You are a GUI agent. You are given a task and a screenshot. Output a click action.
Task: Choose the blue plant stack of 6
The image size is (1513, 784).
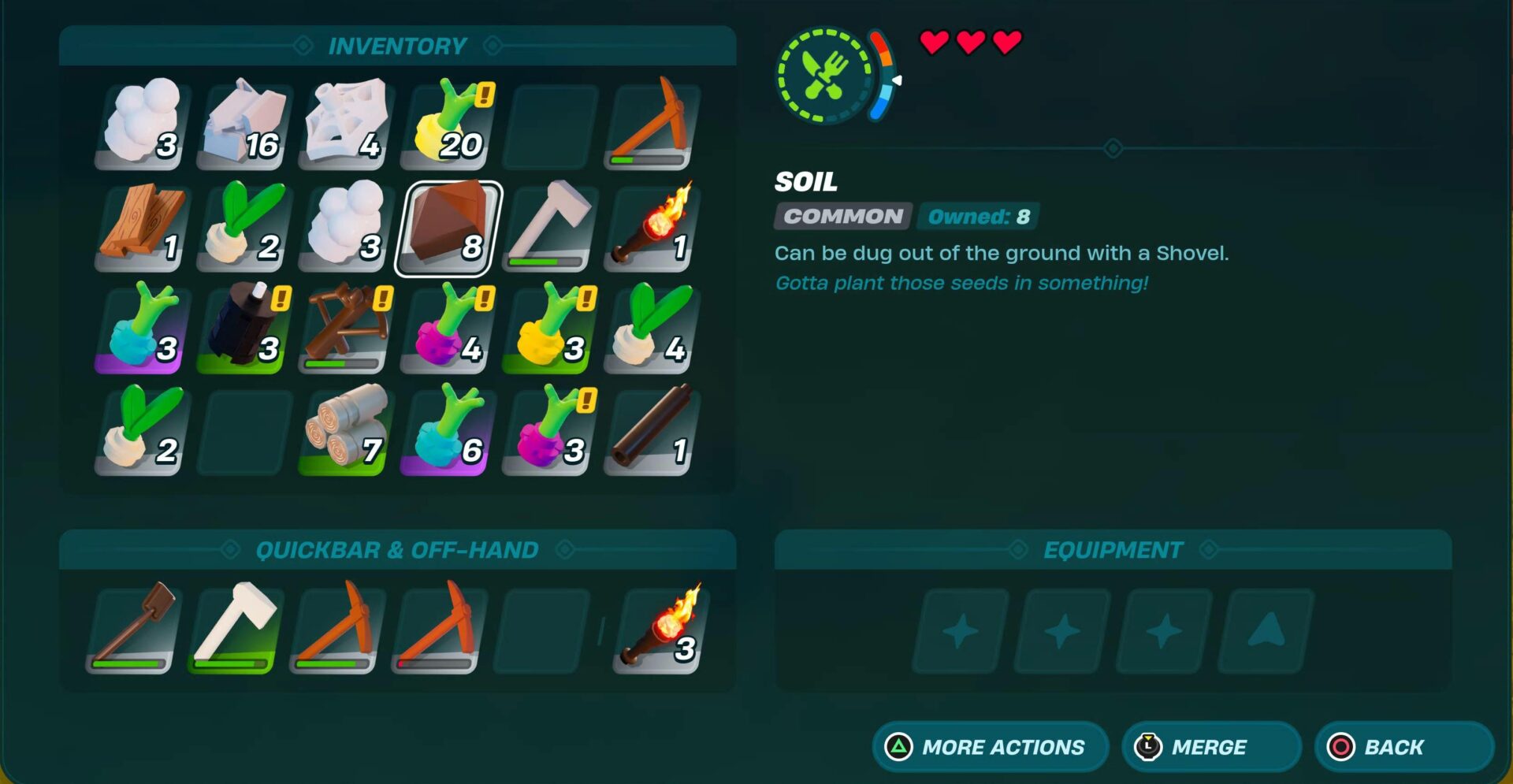(448, 432)
